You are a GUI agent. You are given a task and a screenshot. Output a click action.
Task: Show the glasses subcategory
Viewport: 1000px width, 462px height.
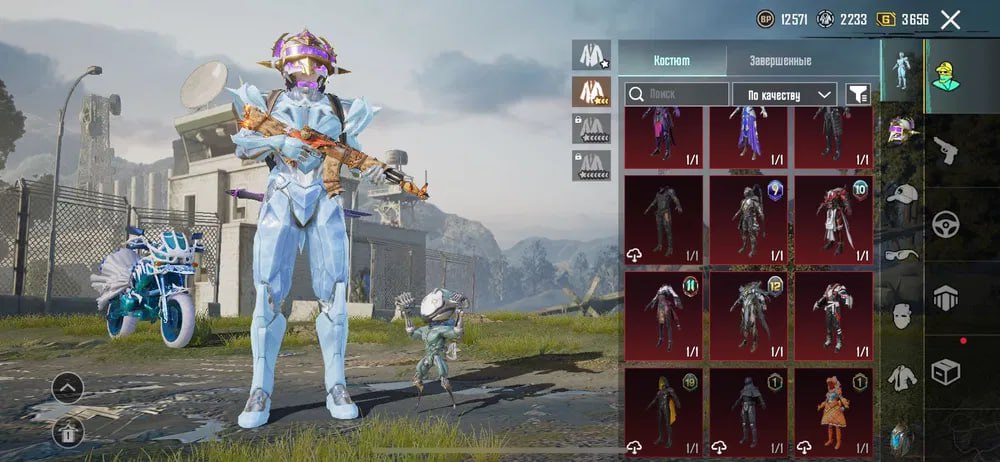coord(902,255)
